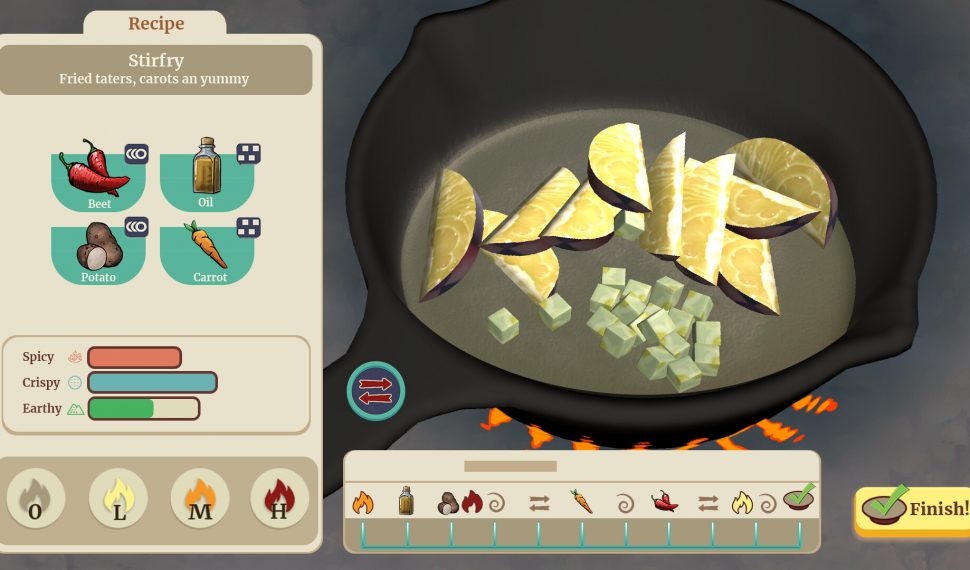Turn heat to high with the H flame
The image size is (970, 570).
[x=280, y=499]
